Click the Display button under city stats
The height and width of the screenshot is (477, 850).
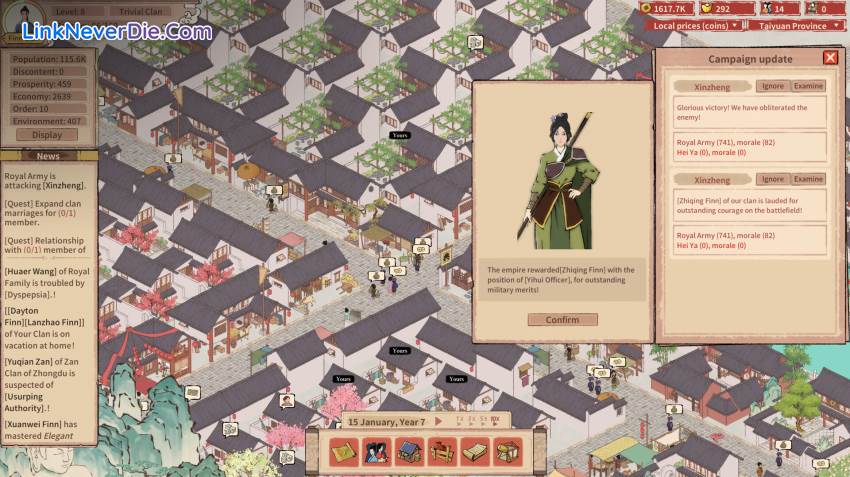point(47,135)
